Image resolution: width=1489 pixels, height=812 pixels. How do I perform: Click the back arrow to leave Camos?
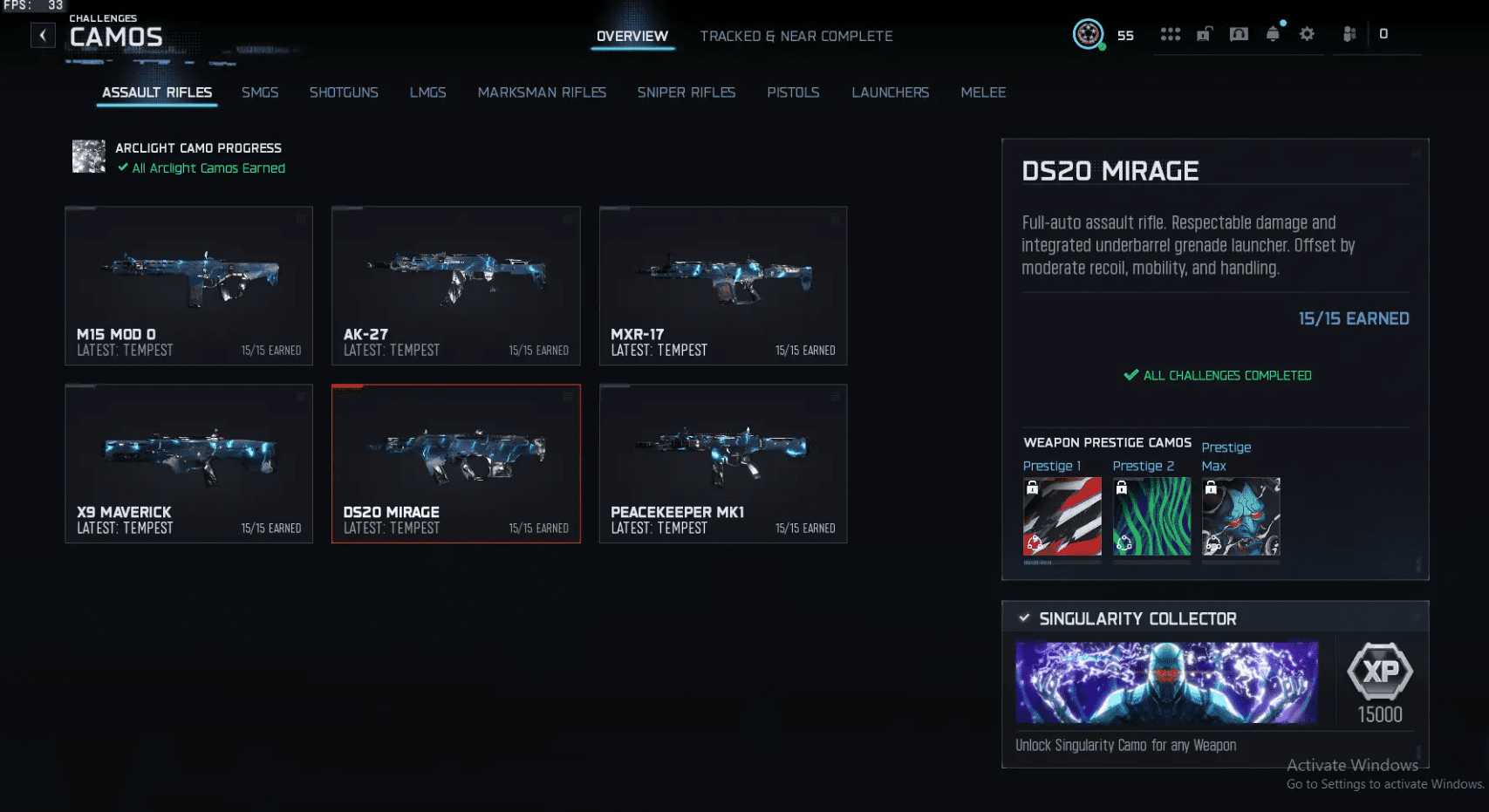(42, 35)
